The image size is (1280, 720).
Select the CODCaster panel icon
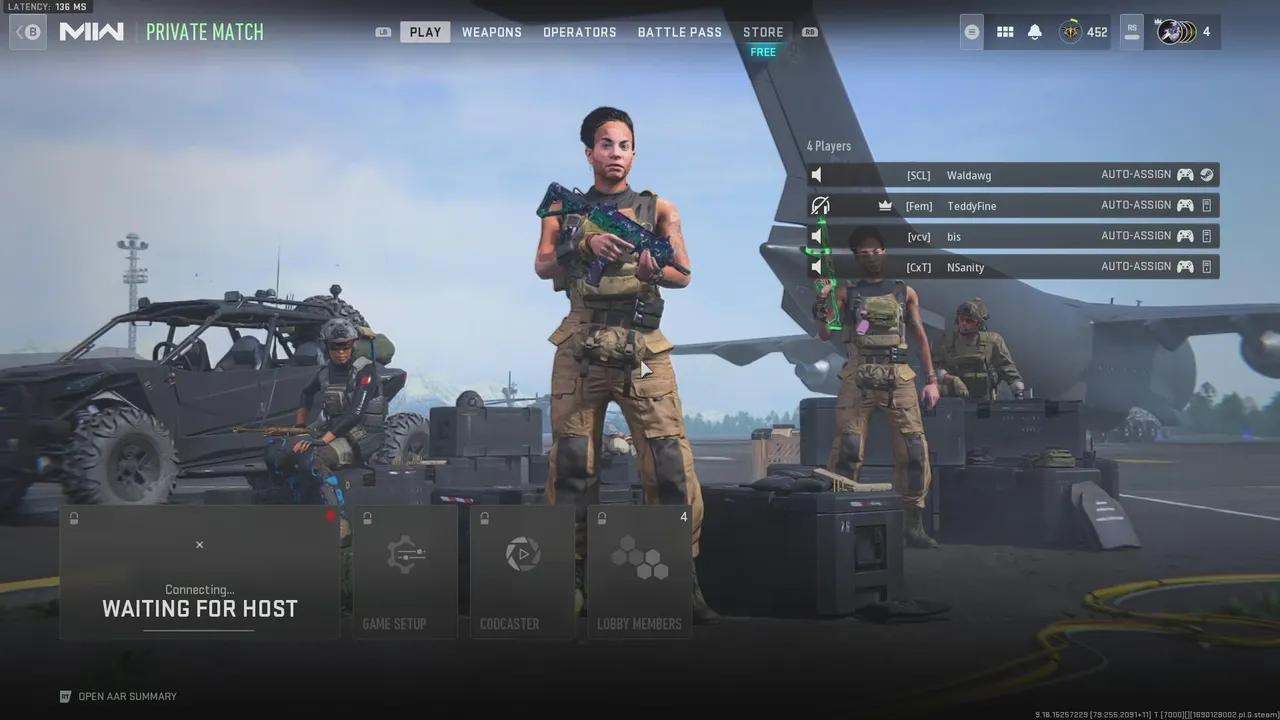(521, 554)
